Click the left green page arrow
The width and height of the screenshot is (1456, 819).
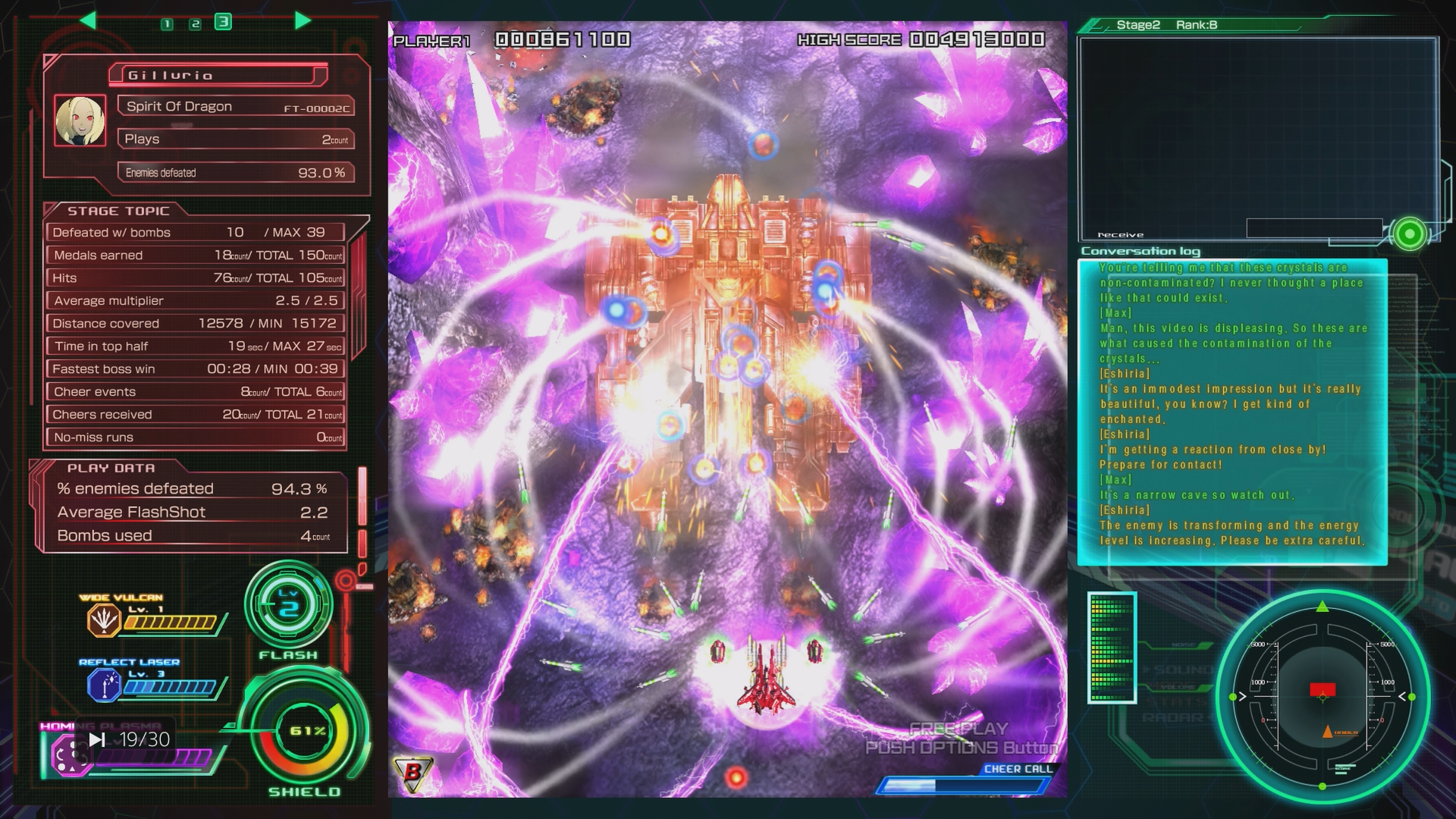[88, 20]
